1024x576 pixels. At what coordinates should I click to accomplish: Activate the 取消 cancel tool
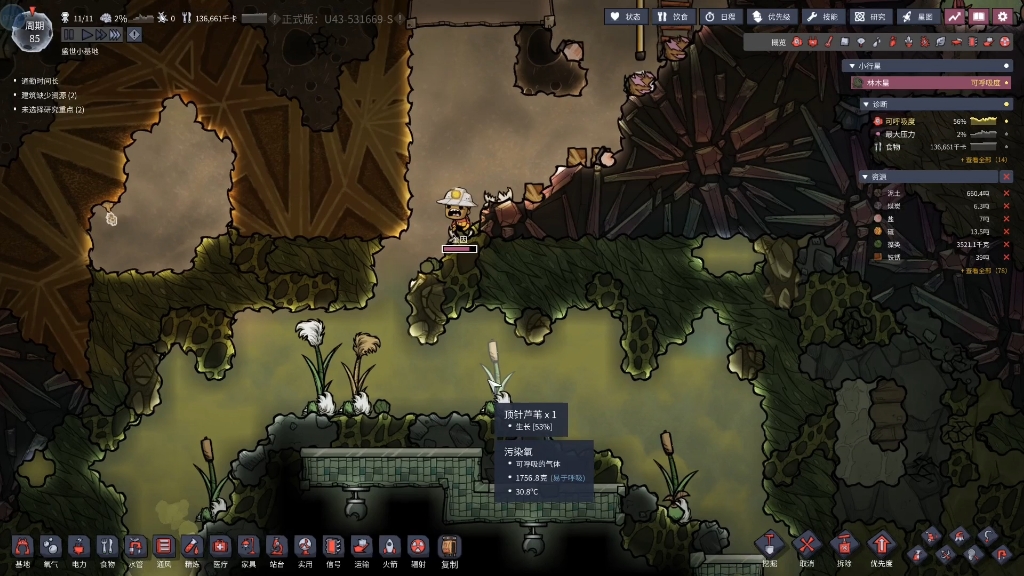pyautogui.click(x=806, y=546)
